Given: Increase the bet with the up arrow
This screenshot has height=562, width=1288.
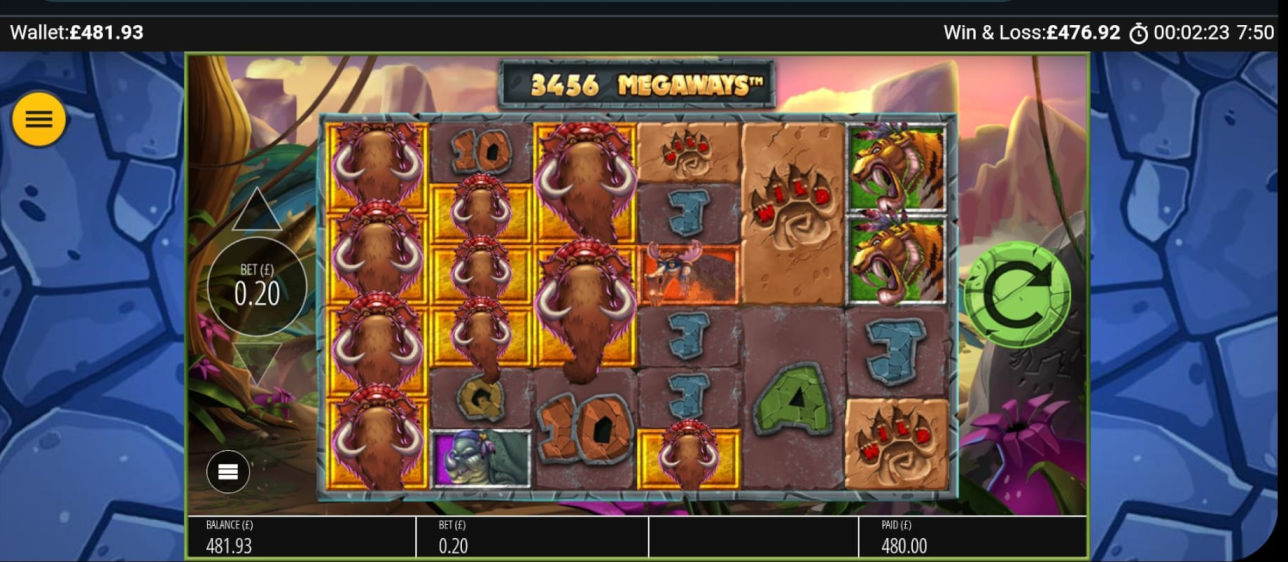Looking at the screenshot, I should (257, 211).
